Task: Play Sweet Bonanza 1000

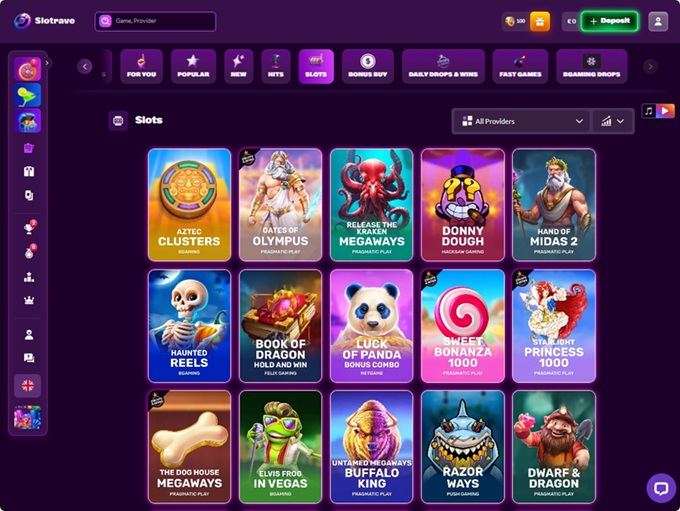Action: pyautogui.click(x=462, y=325)
